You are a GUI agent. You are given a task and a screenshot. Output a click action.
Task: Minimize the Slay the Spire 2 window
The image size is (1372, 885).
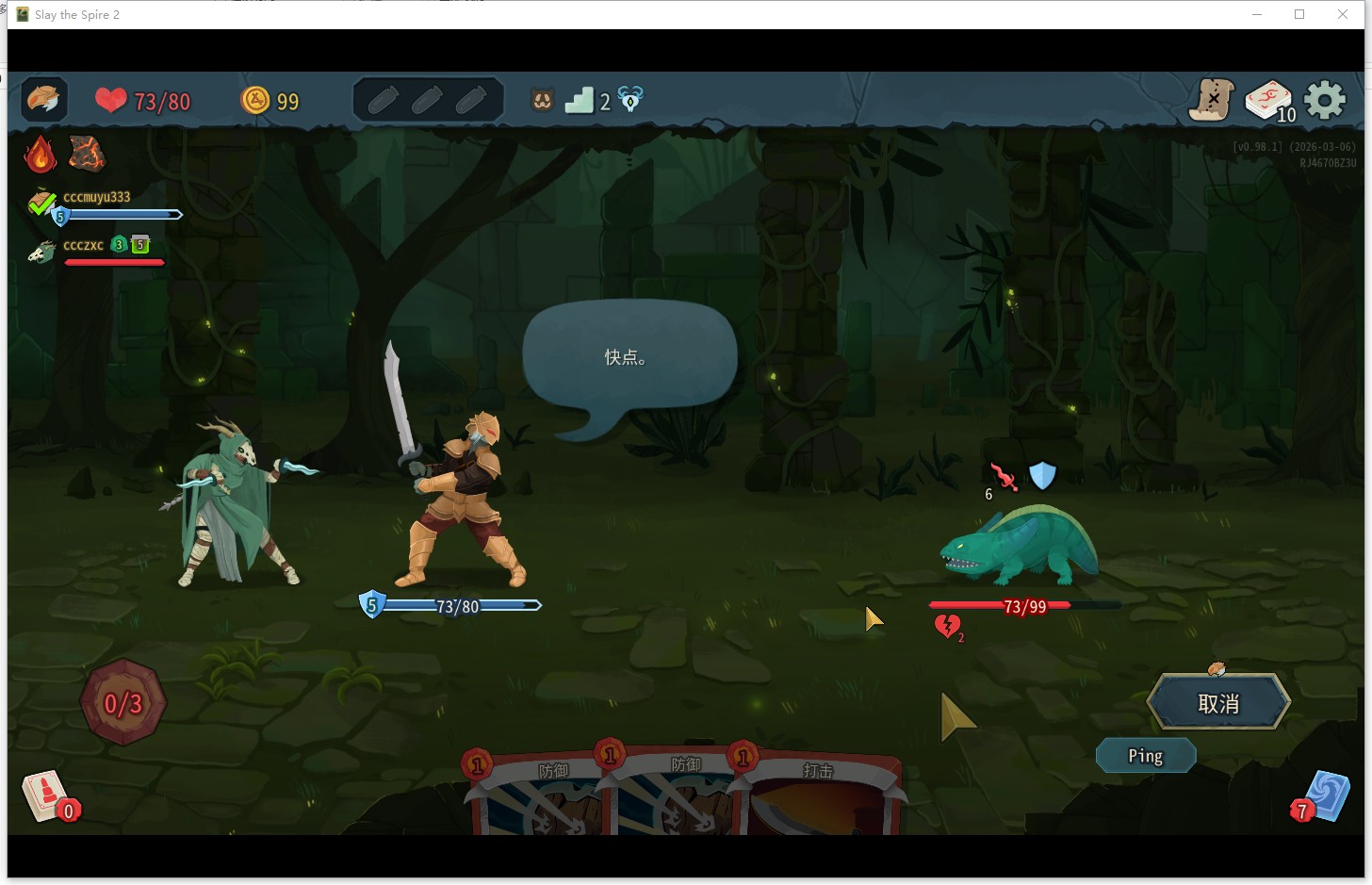(x=1257, y=14)
